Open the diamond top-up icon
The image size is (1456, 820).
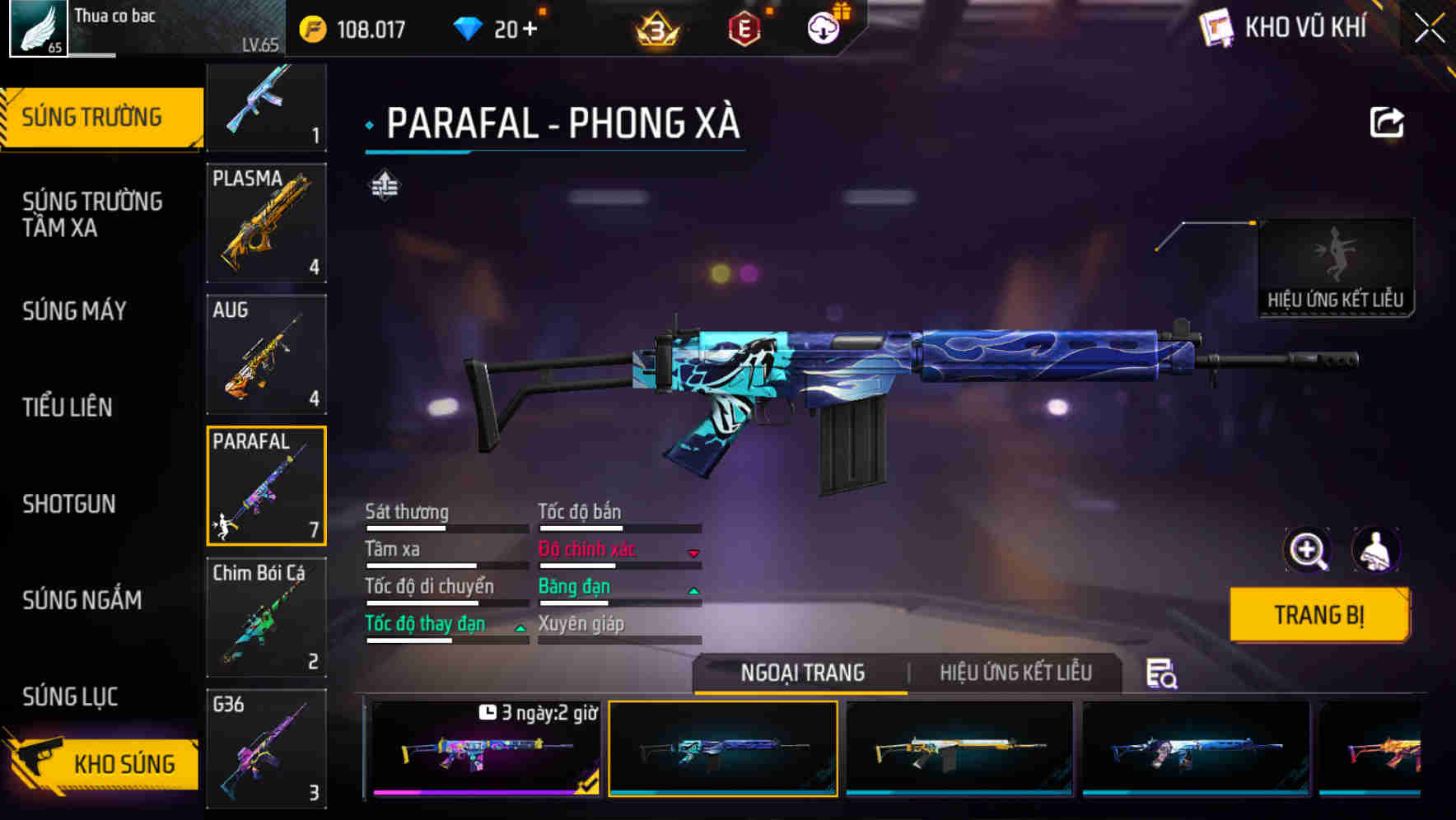468,27
